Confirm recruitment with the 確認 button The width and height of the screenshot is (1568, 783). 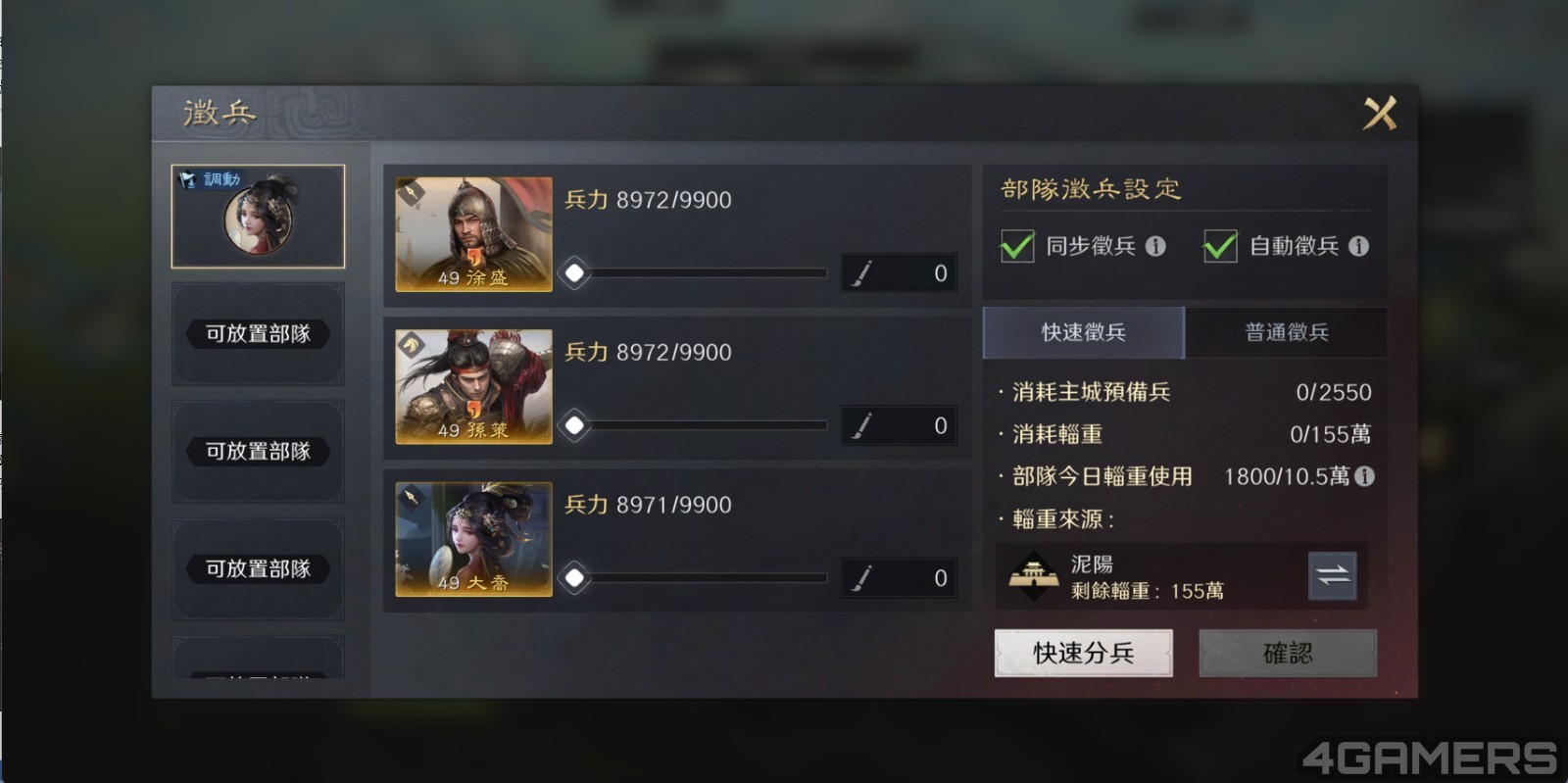coord(1288,653)
